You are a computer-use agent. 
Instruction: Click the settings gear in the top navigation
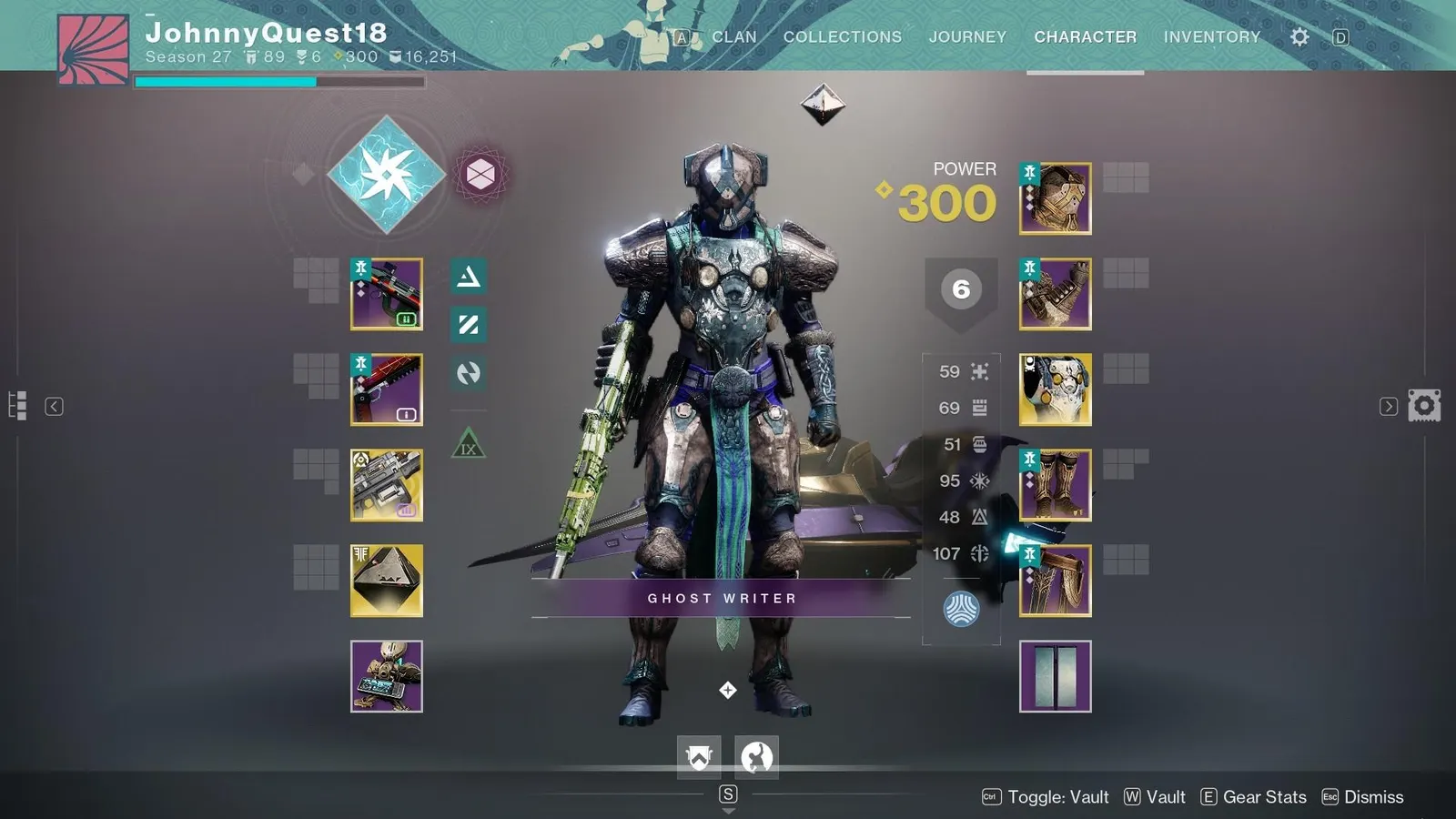tap(1299, 36)
